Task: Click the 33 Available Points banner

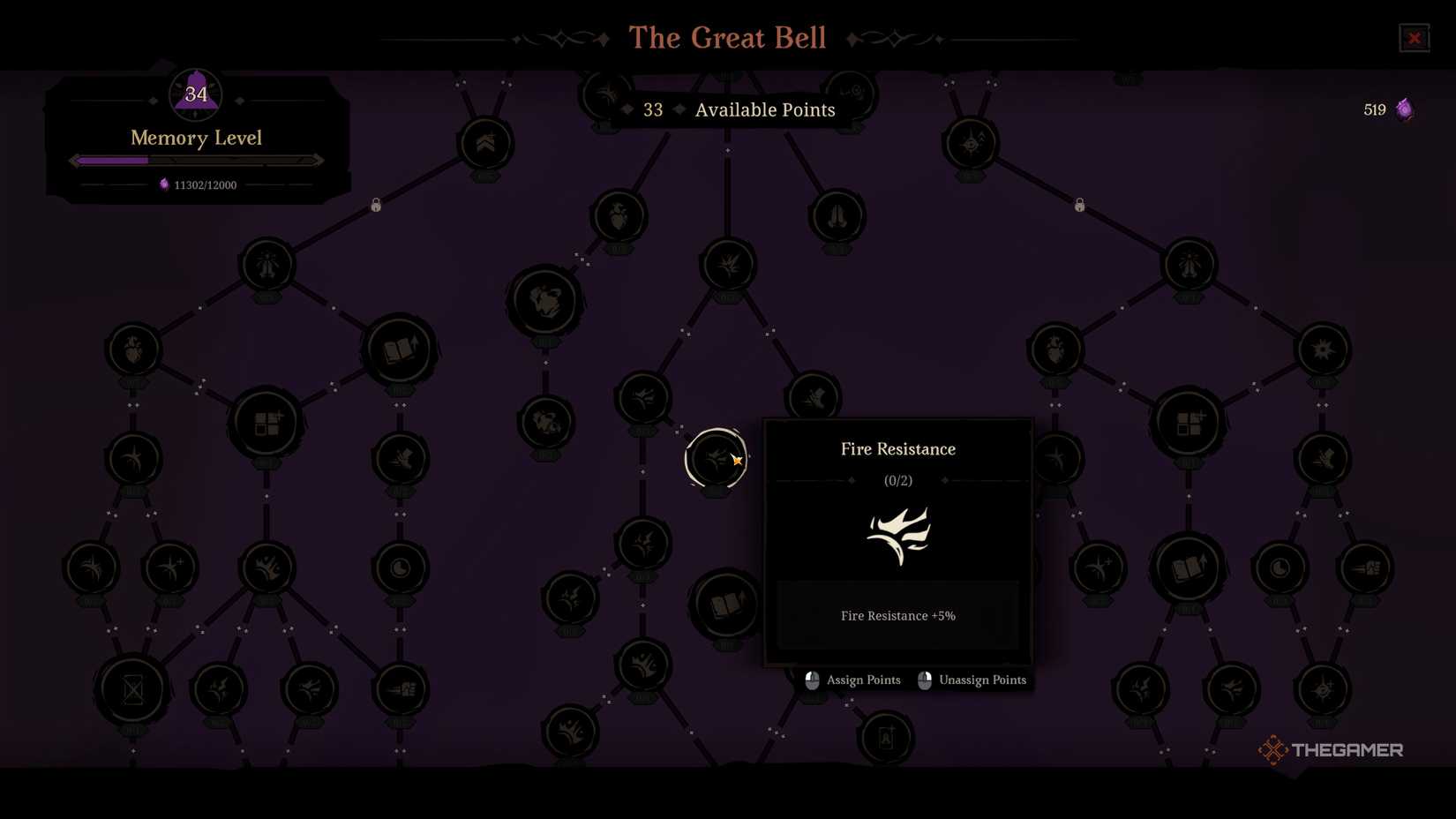Action: point(728,109)
